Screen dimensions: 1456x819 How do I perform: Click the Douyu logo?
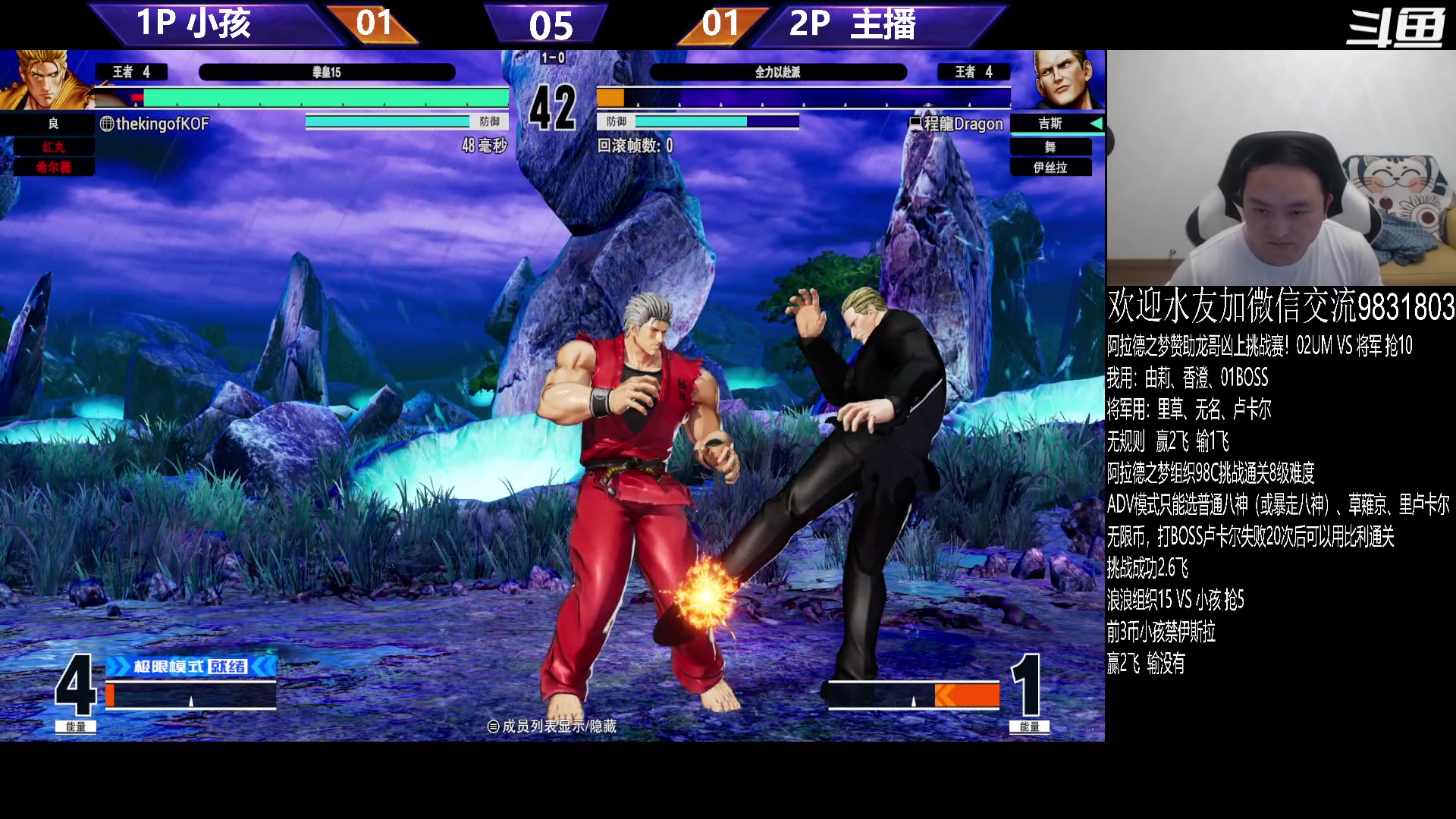click(1395, 28)
